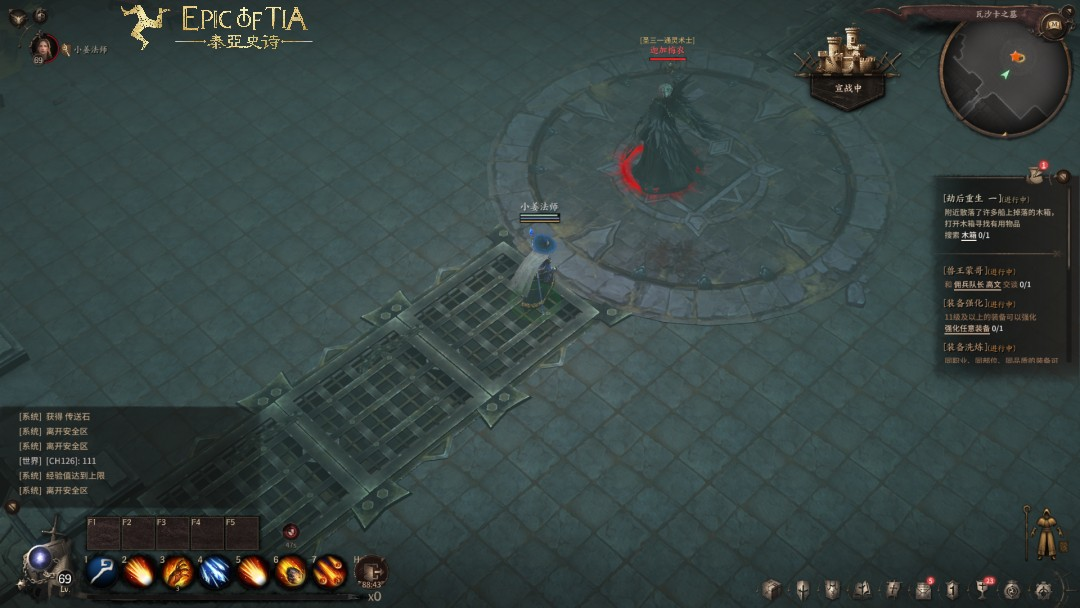Image resolution: width=1080 pixels, height=608 pixels.
Task: Activate the staff basic attack skill
Action: (x=101, y=571)
